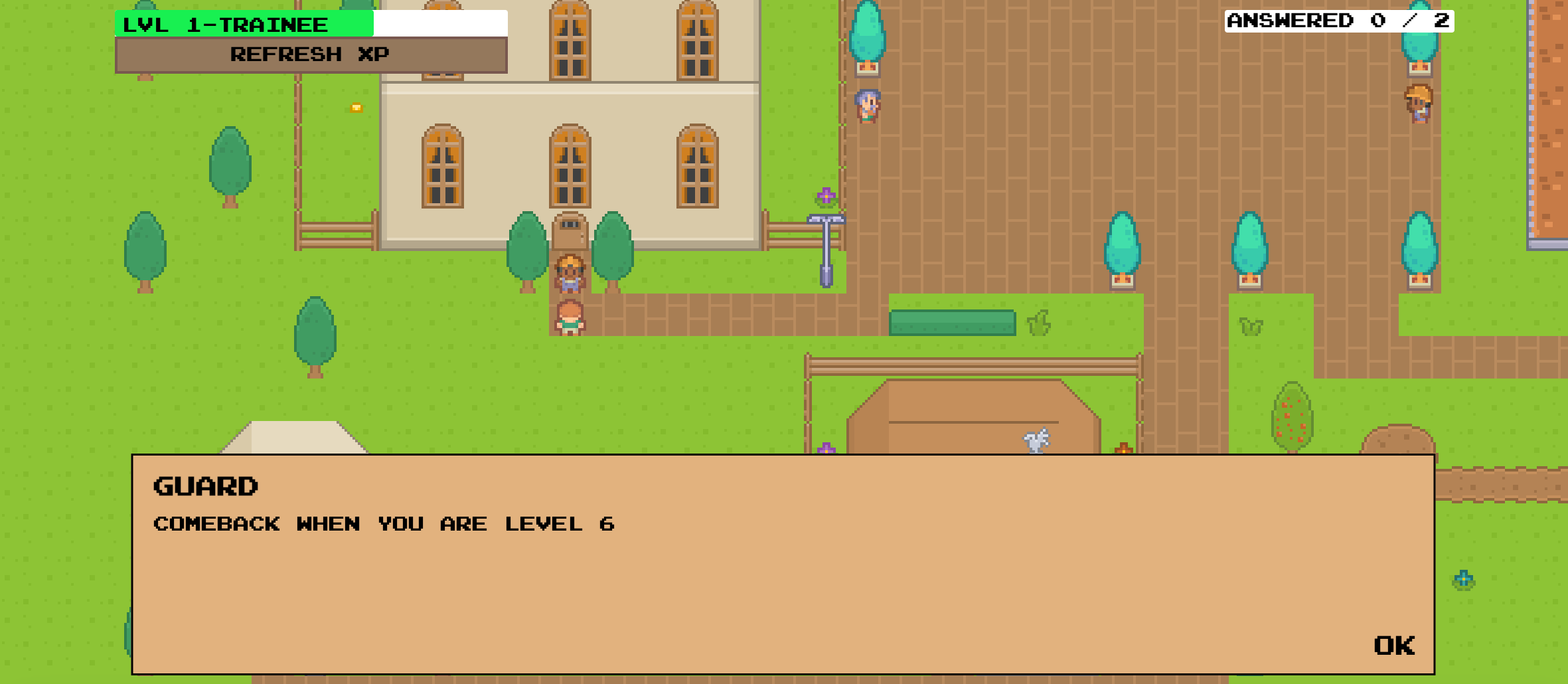Click the blue-haired villager NPC on the path
Screen dimensions: 1568x684
868,106
